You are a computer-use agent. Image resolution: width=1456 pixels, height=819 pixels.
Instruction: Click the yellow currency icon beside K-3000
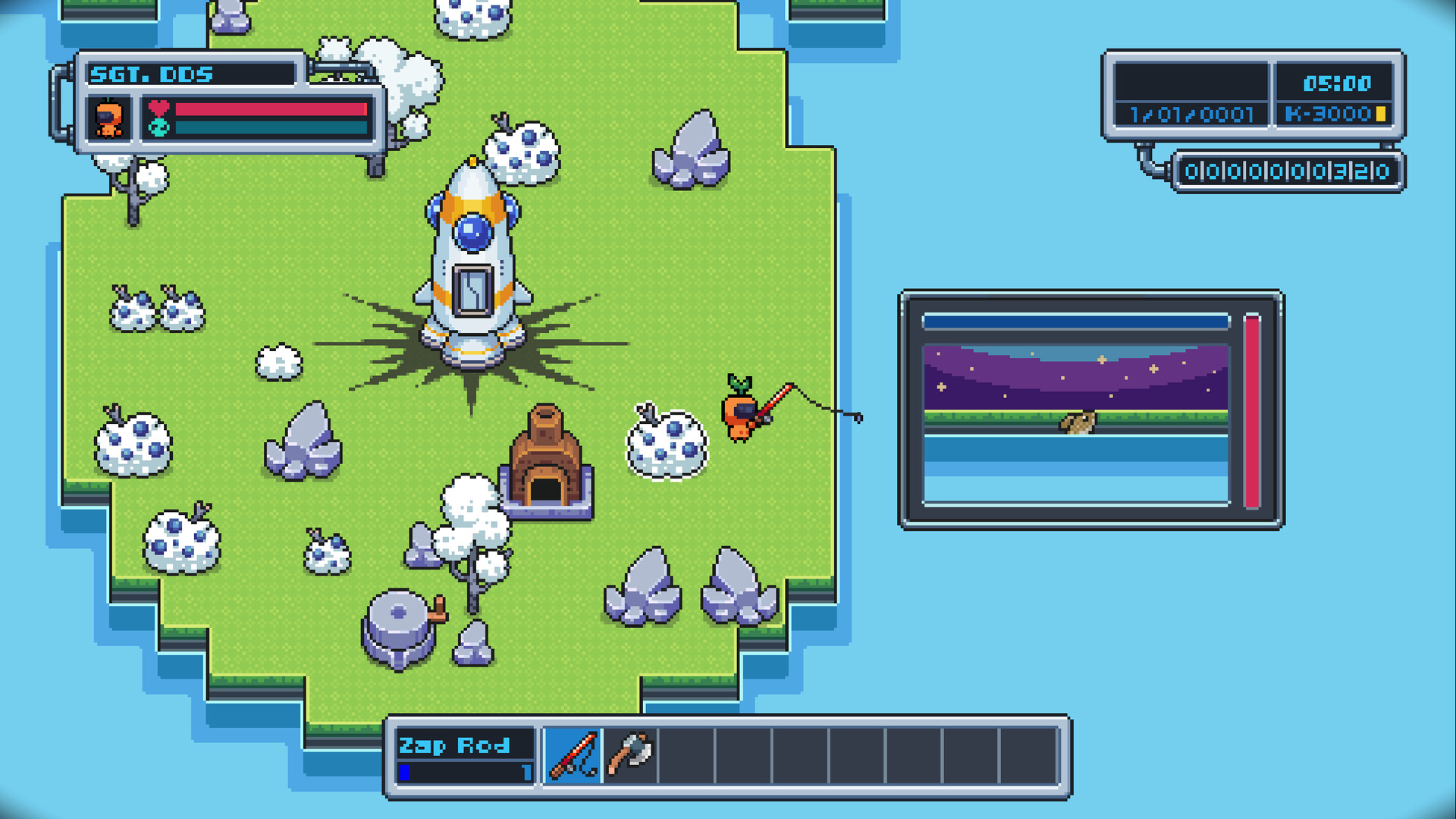point(1382,114)
